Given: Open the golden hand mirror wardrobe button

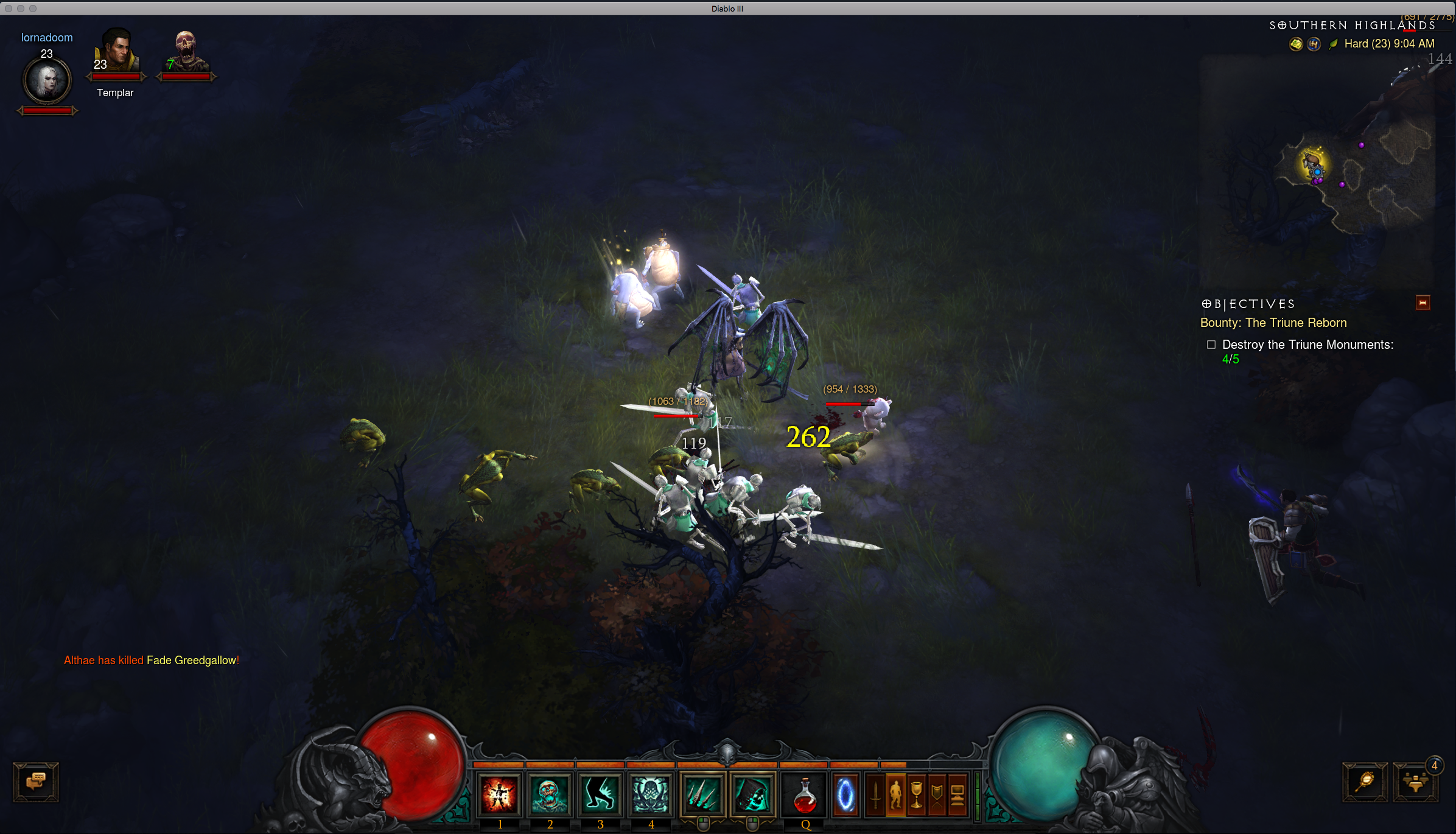Looking at the screenshot, I should point(1365,782).
